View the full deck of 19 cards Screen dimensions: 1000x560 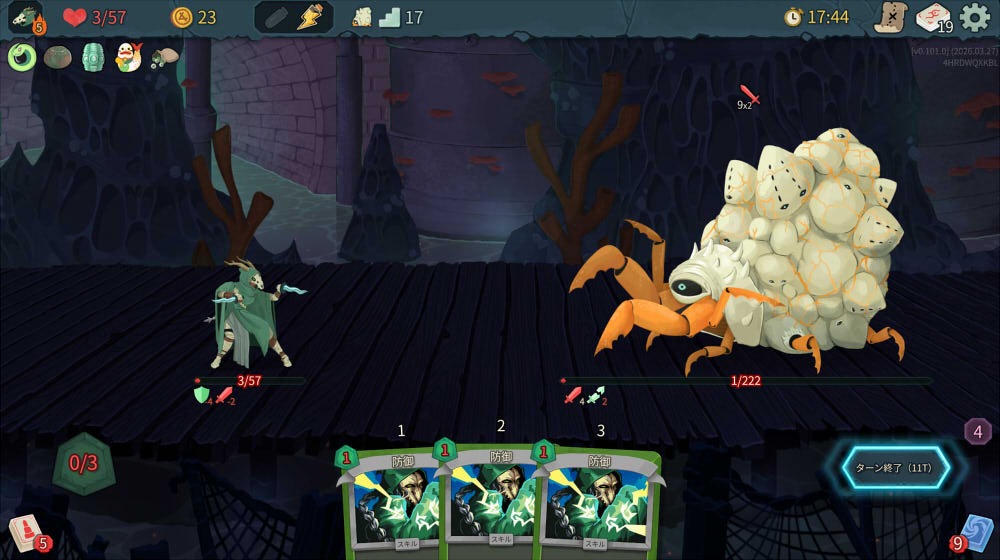click(x=932, y=17)
